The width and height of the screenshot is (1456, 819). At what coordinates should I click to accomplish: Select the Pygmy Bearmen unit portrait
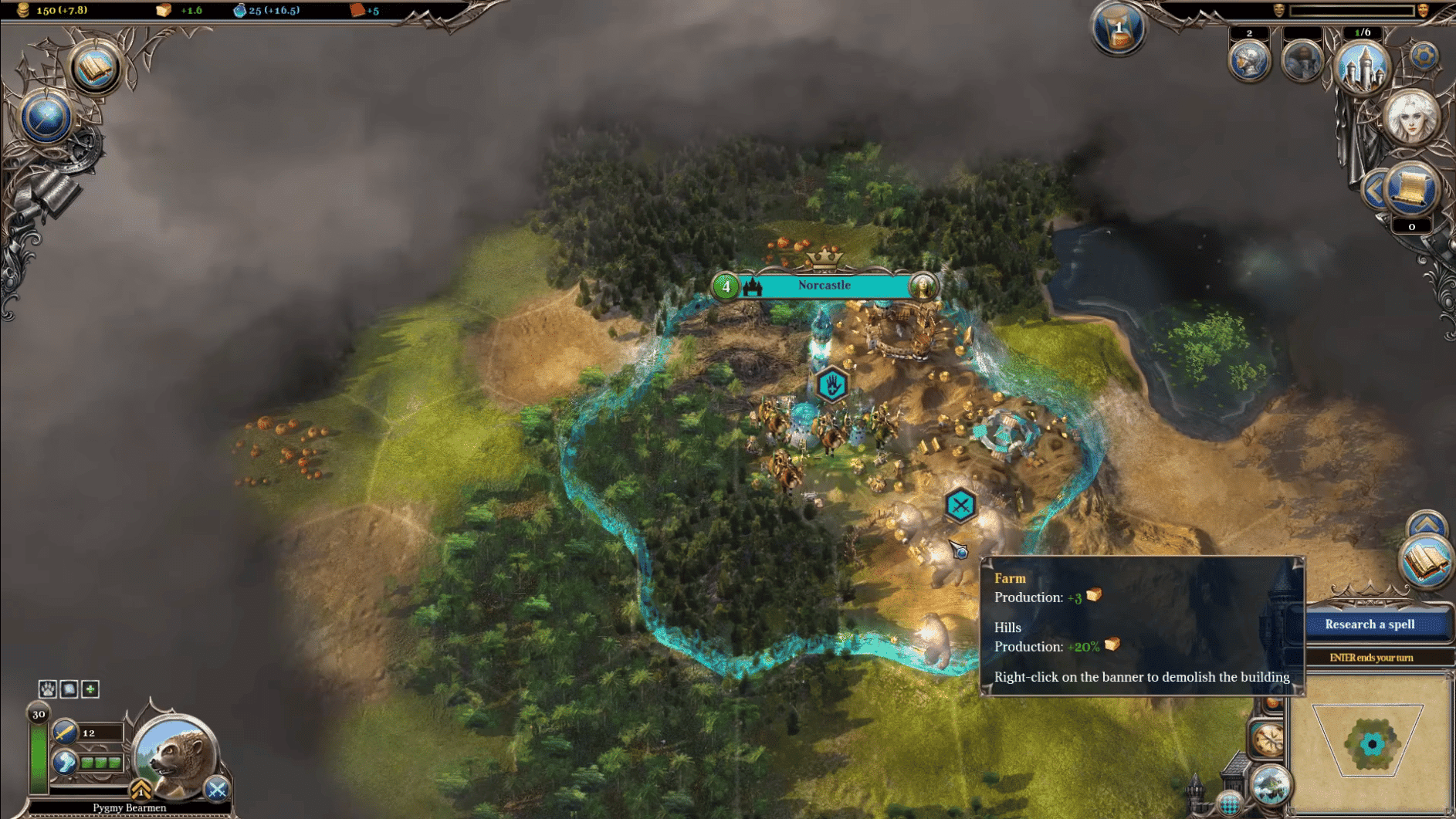(176, 756)
